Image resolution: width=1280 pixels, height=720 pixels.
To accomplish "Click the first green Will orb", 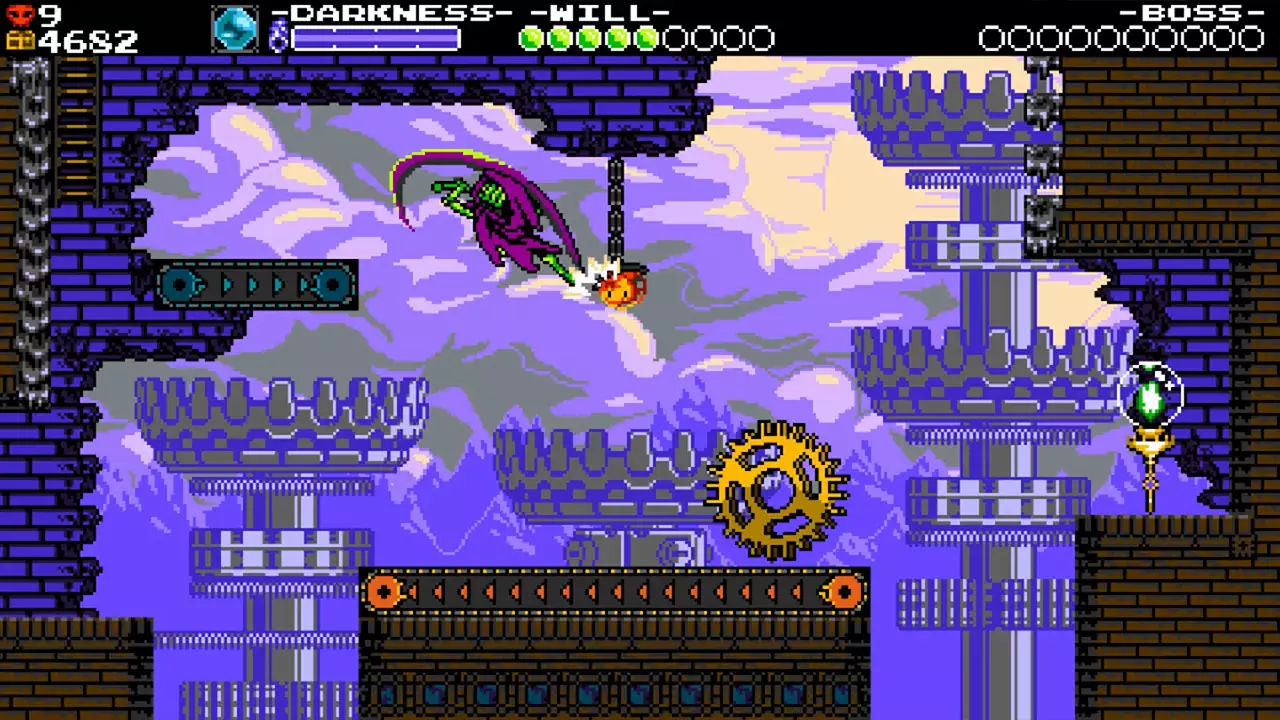I will 531,38.
